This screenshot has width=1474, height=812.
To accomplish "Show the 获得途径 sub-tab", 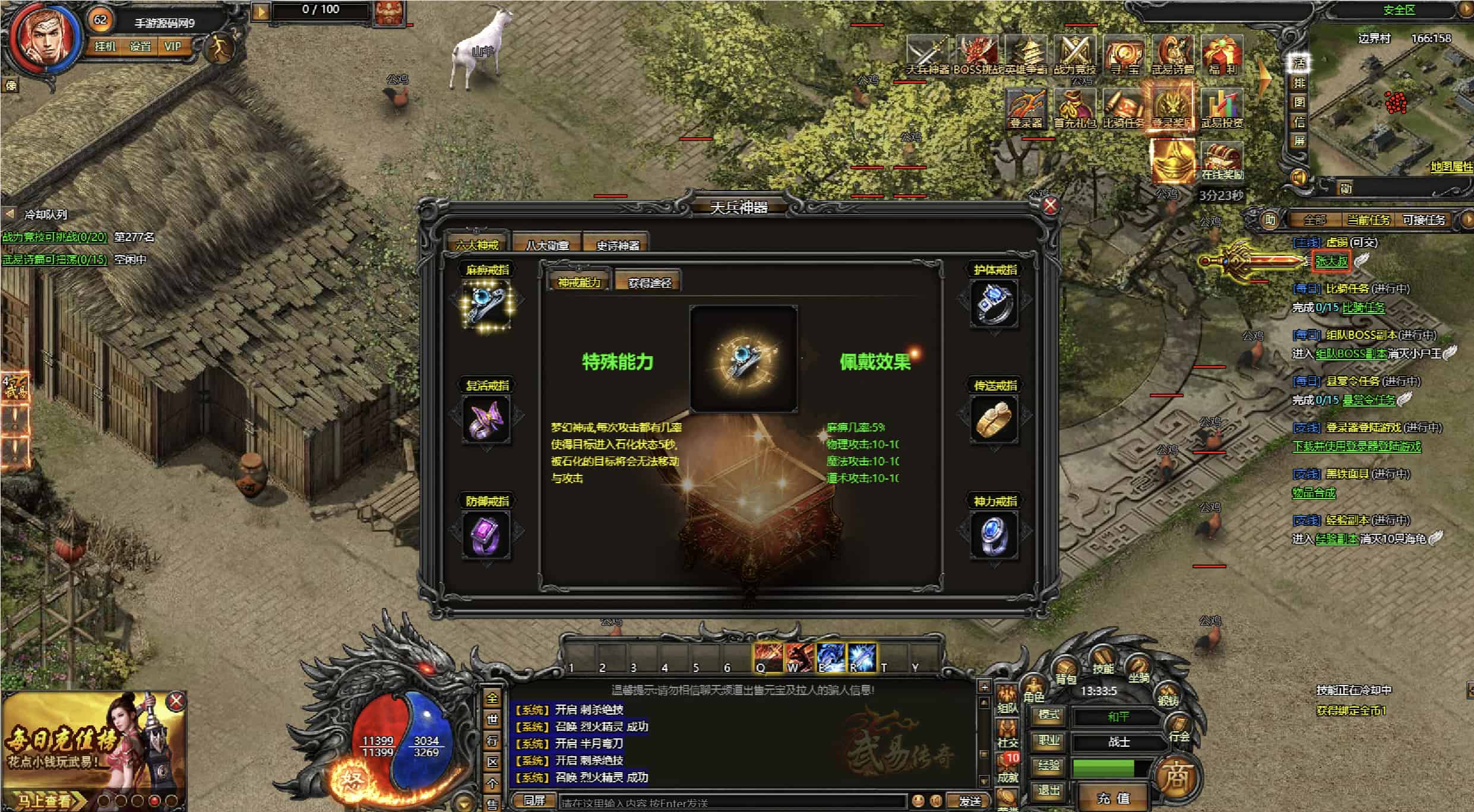I will [649, 283].
